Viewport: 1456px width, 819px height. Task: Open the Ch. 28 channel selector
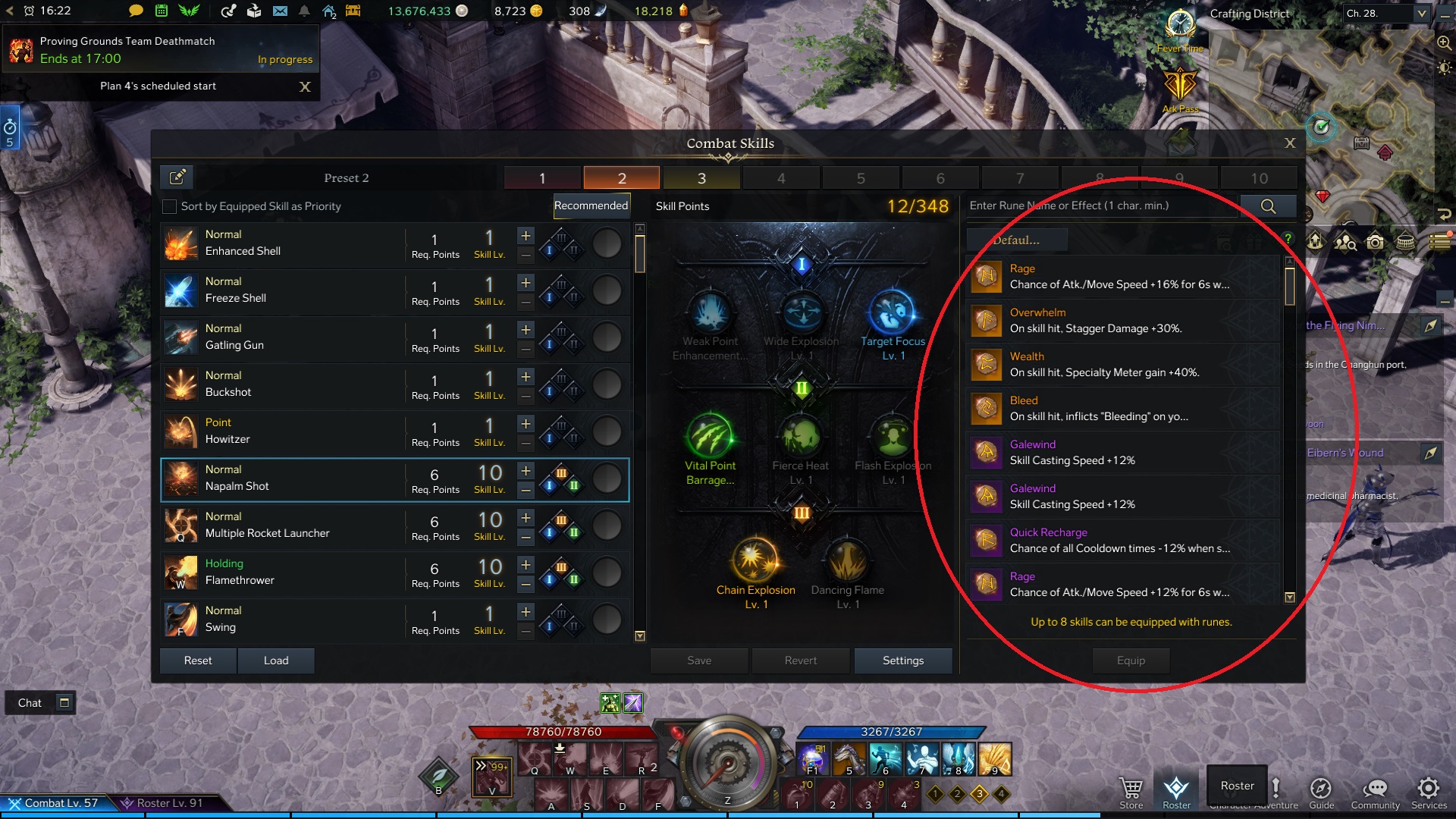[x=1386, y=13]
